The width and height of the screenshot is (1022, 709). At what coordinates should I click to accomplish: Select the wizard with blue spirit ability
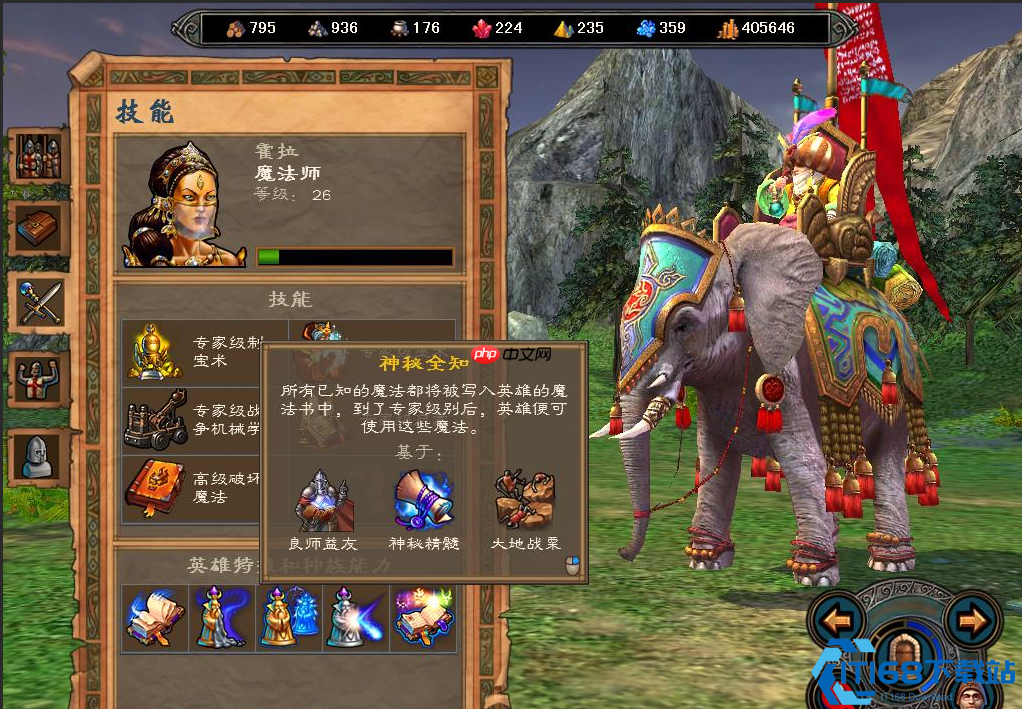[x=288, y=617]
